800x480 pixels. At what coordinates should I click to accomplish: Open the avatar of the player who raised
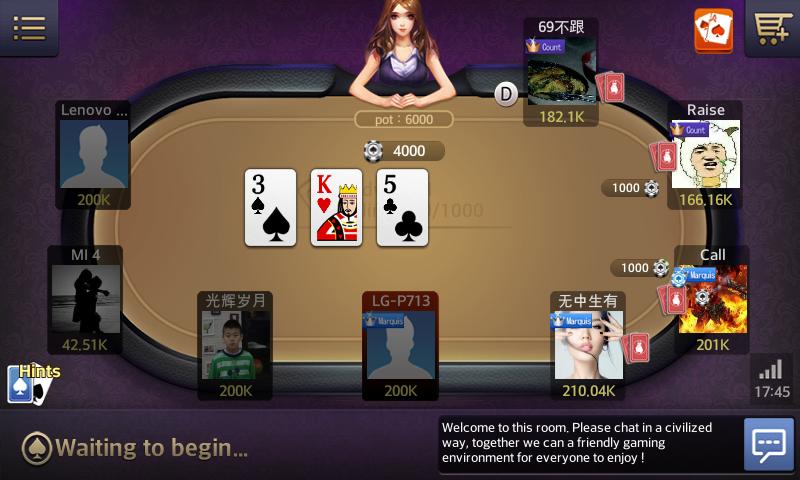pyautogui.click(x=706, y=155)
